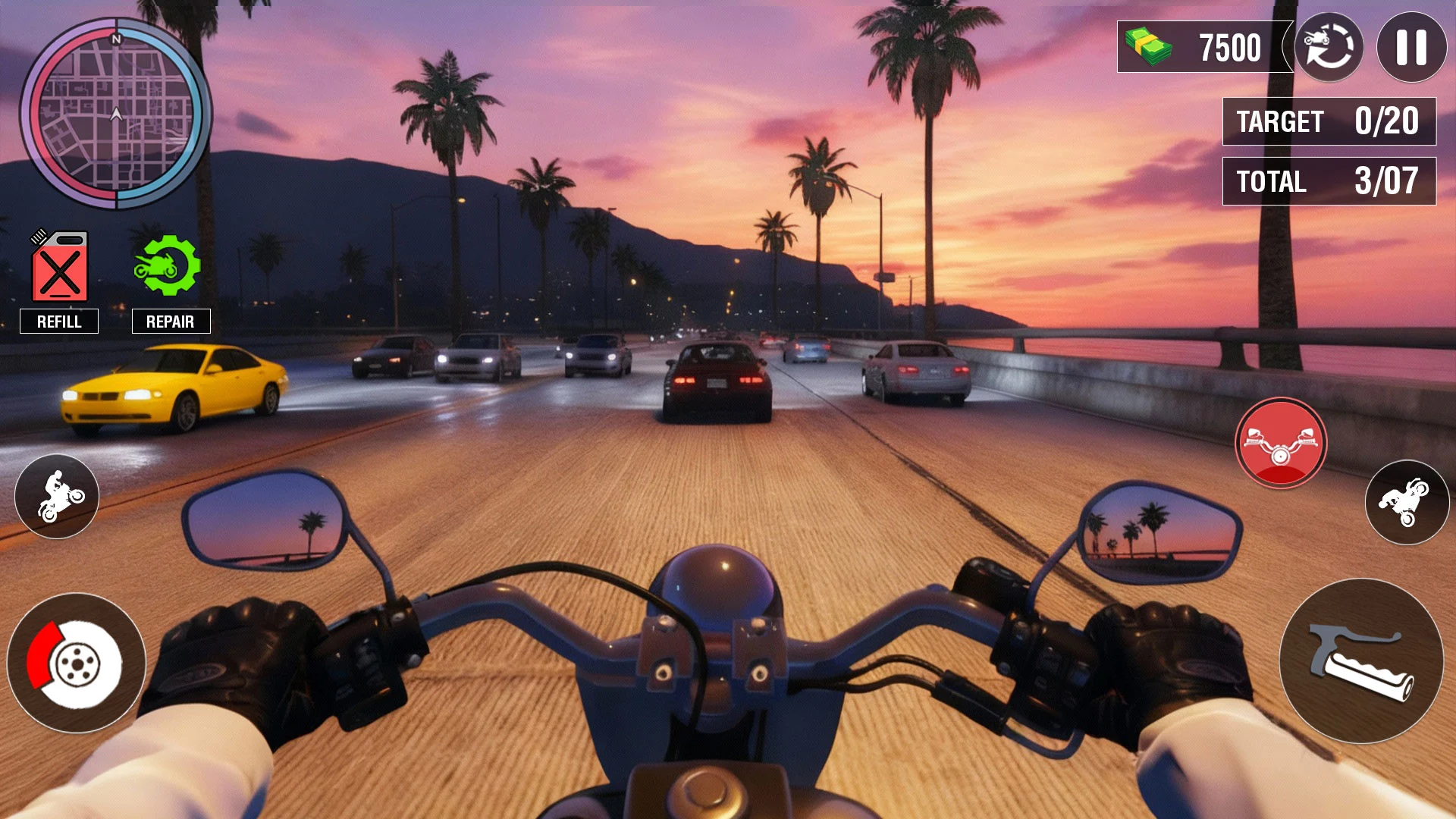
Task: Click the REPAIR label button
Action: click(171, 322)
